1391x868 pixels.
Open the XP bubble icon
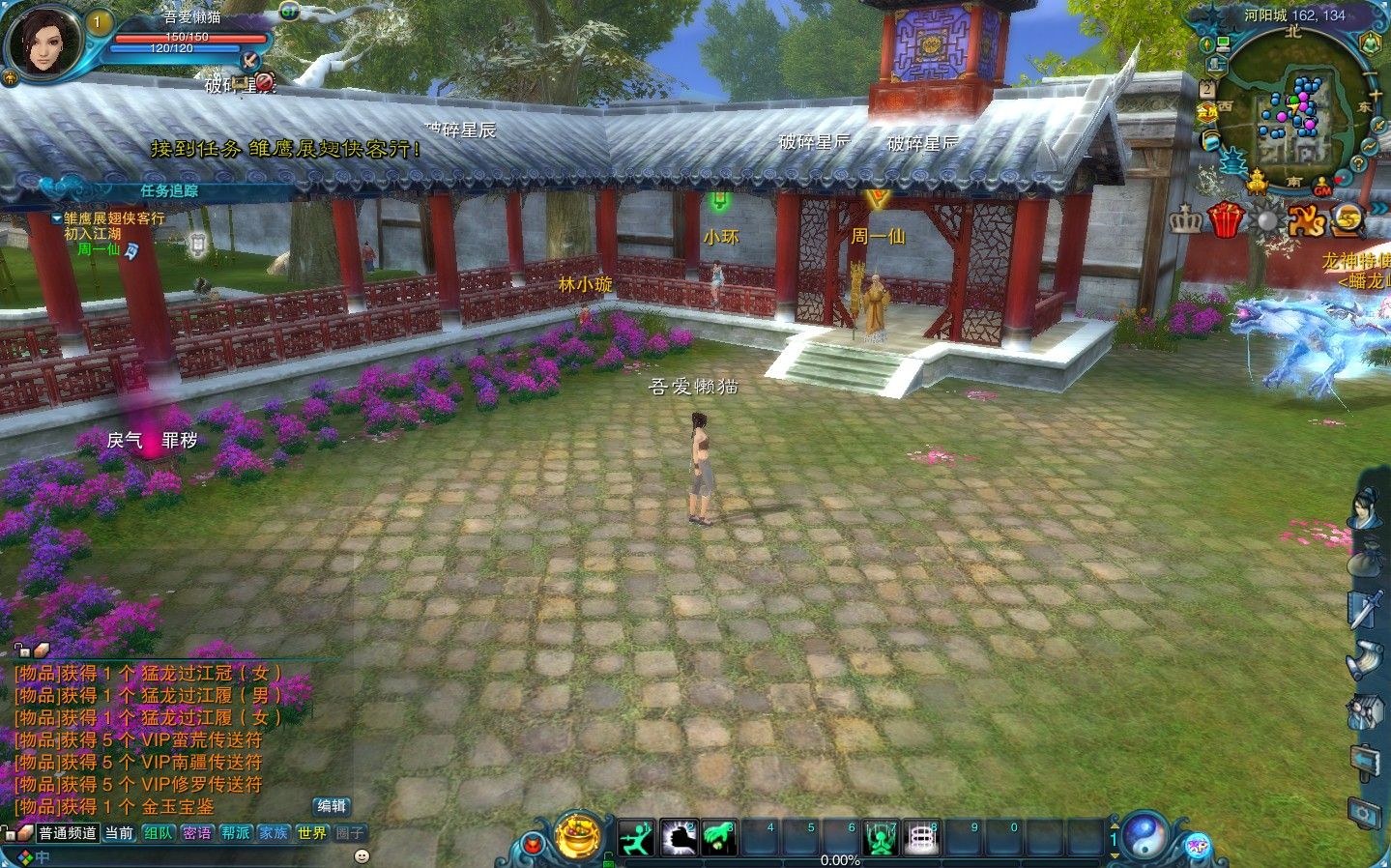1199,845
